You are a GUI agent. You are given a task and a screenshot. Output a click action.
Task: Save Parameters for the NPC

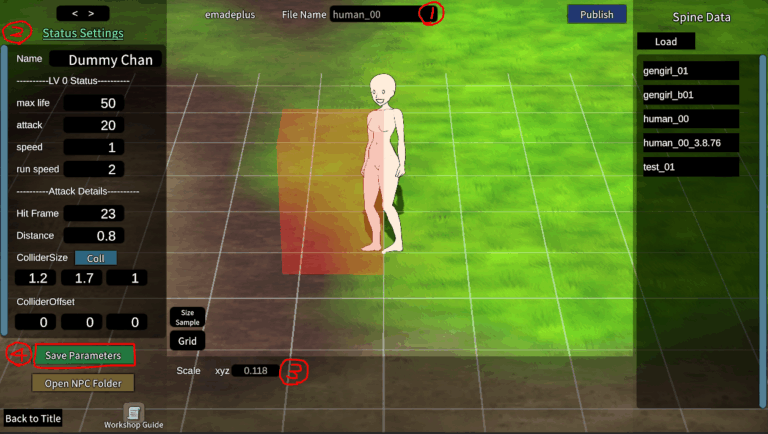coord(83,355)
